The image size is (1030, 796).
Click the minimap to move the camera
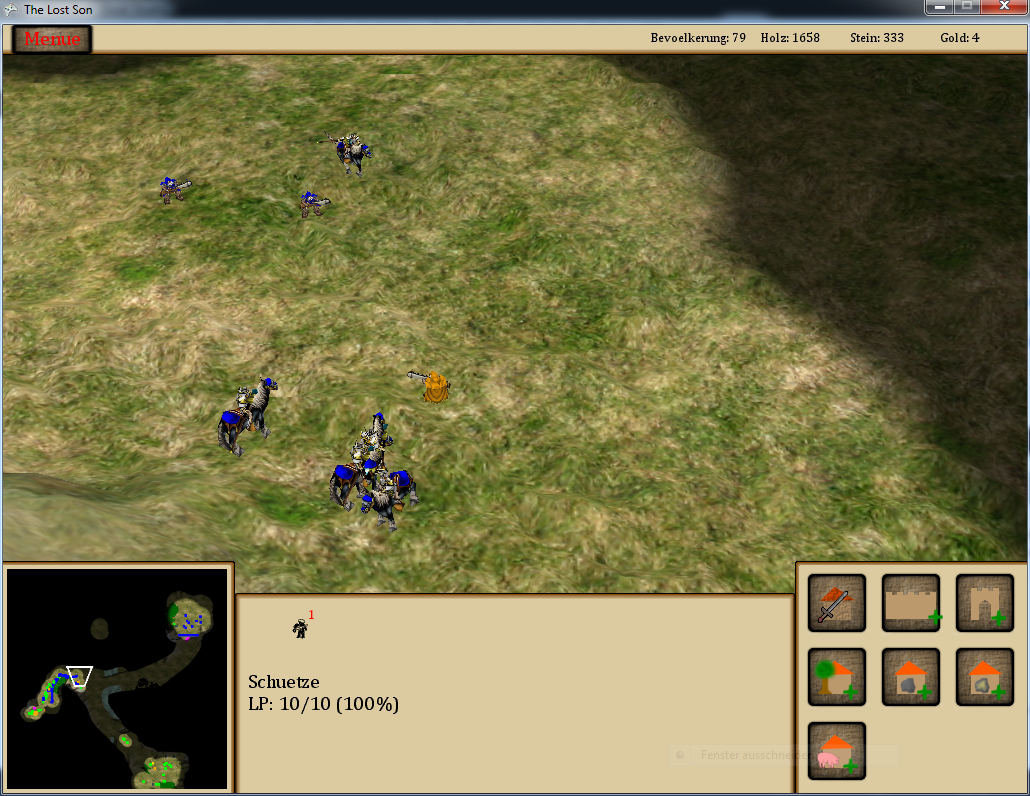(x=118, y=678)
